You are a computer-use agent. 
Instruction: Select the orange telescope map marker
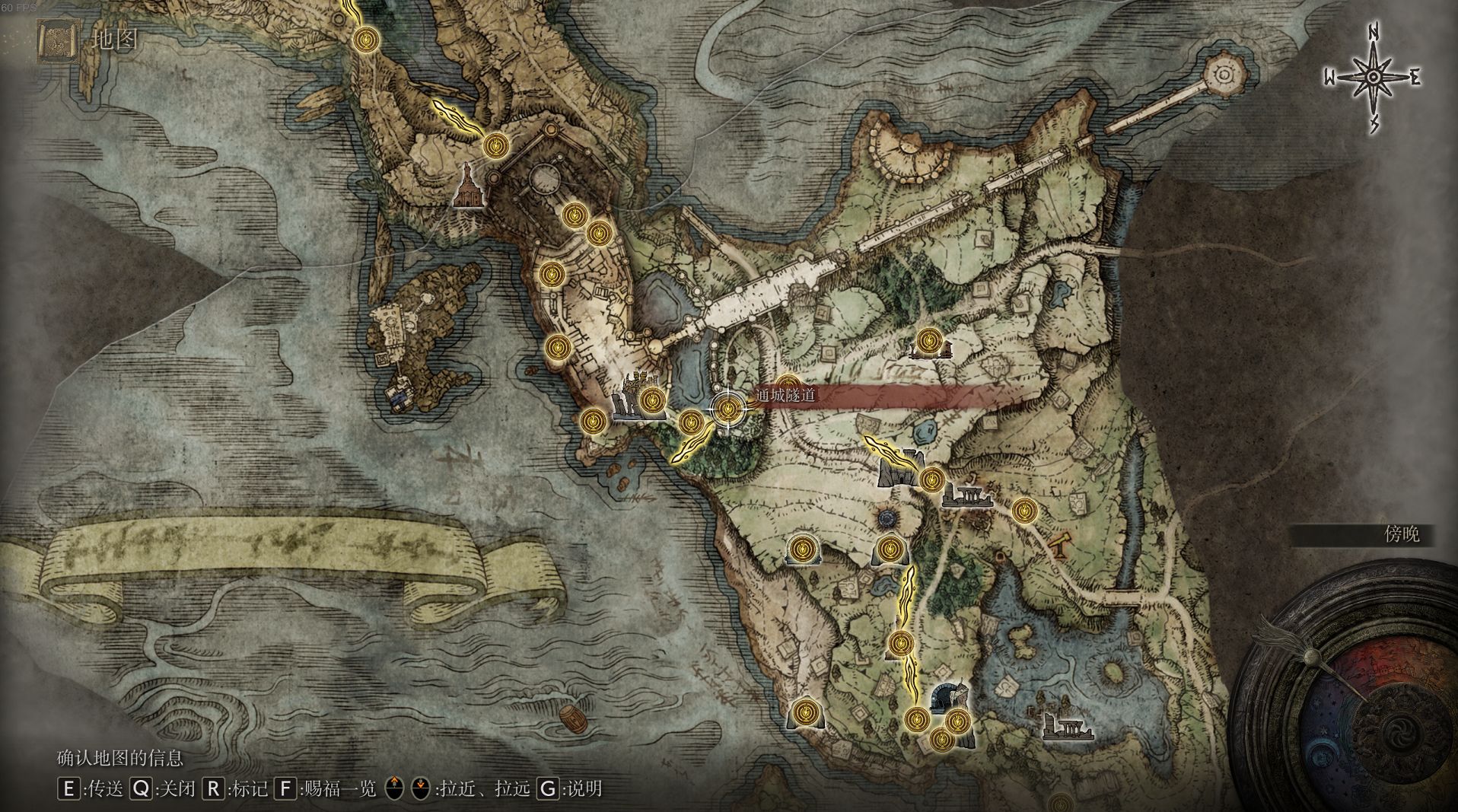click(1058, 544)
